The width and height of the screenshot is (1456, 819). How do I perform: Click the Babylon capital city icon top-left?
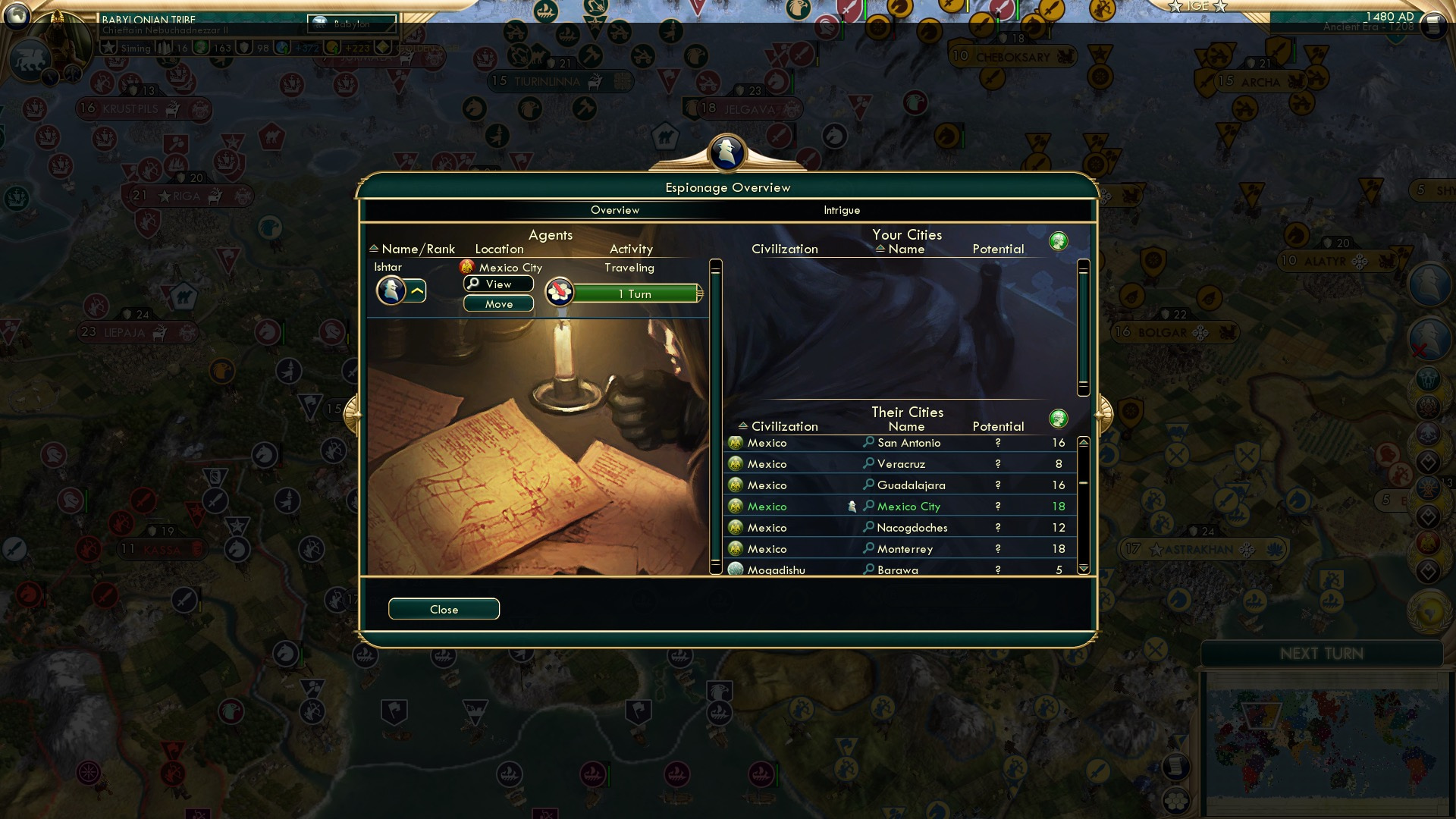click(x=318, y=22)
